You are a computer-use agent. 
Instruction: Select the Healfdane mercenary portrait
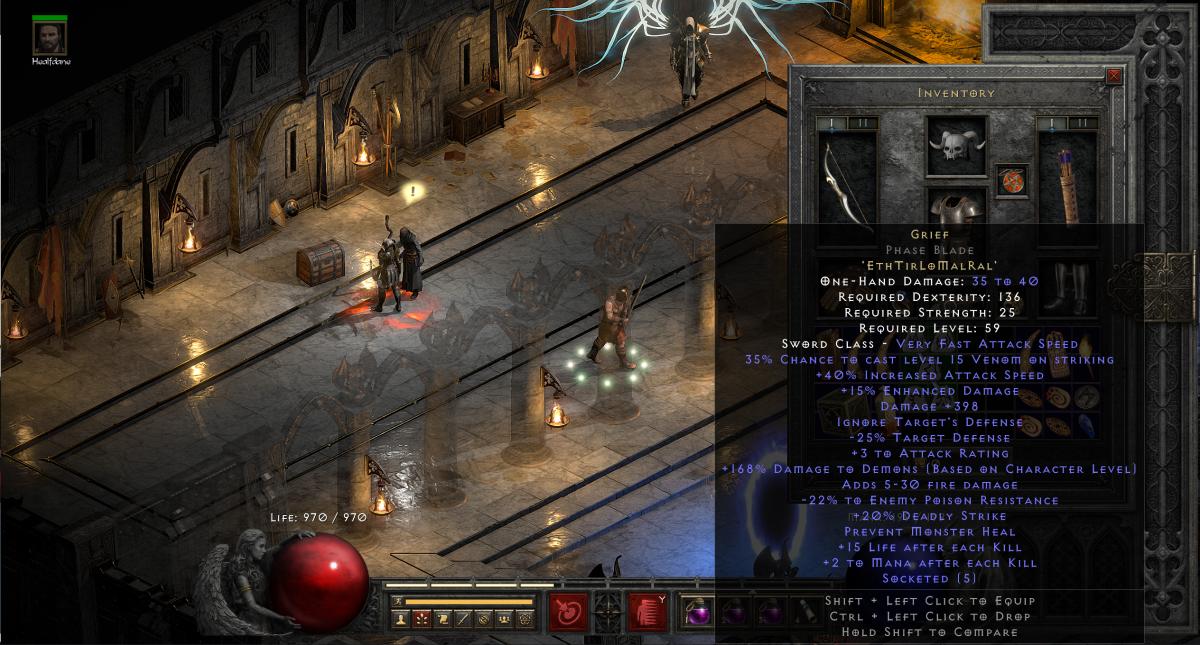[44, 37]
